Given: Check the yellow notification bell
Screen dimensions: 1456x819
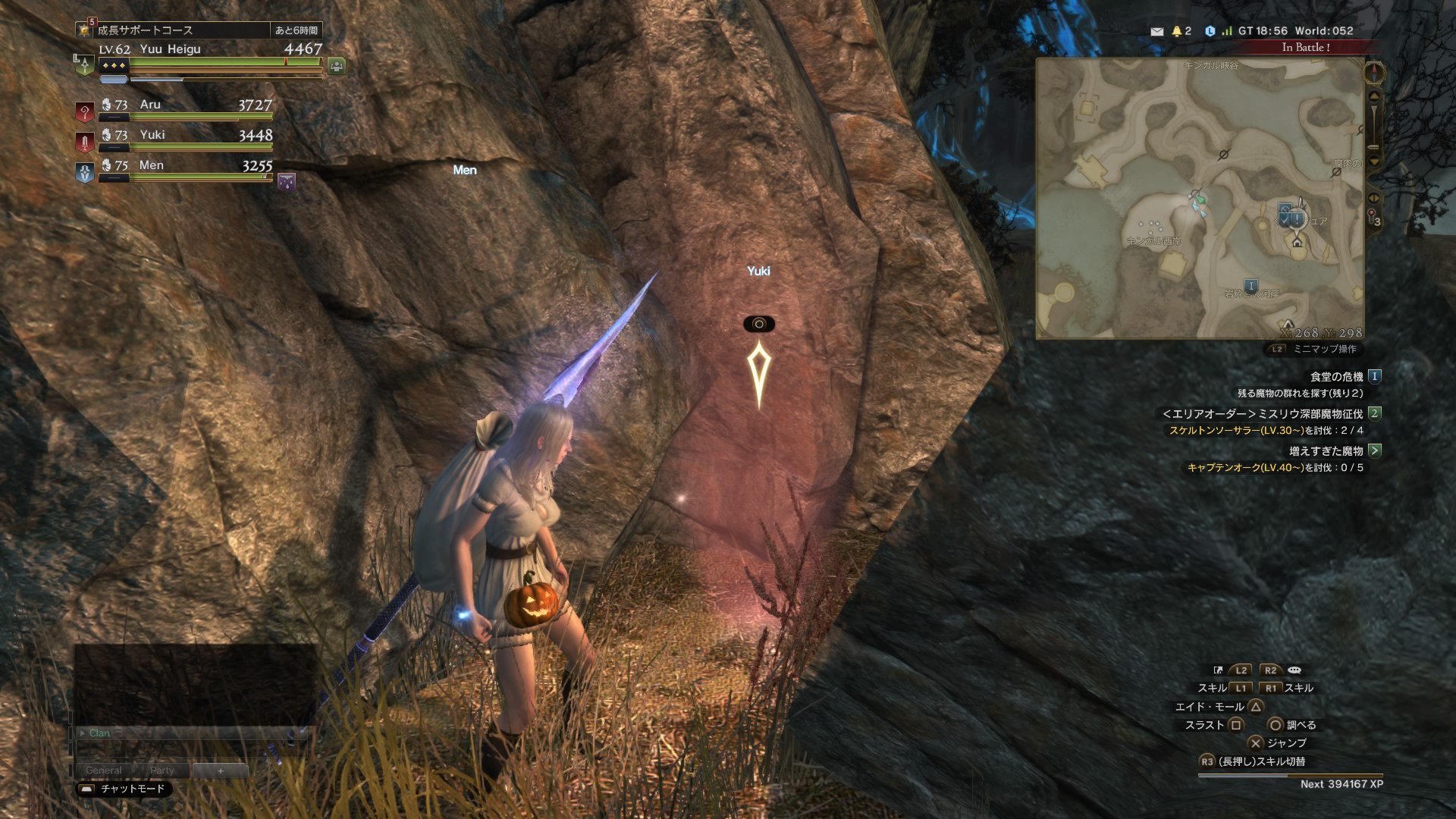Looking at the screenshot, I should coord(1177,31).
